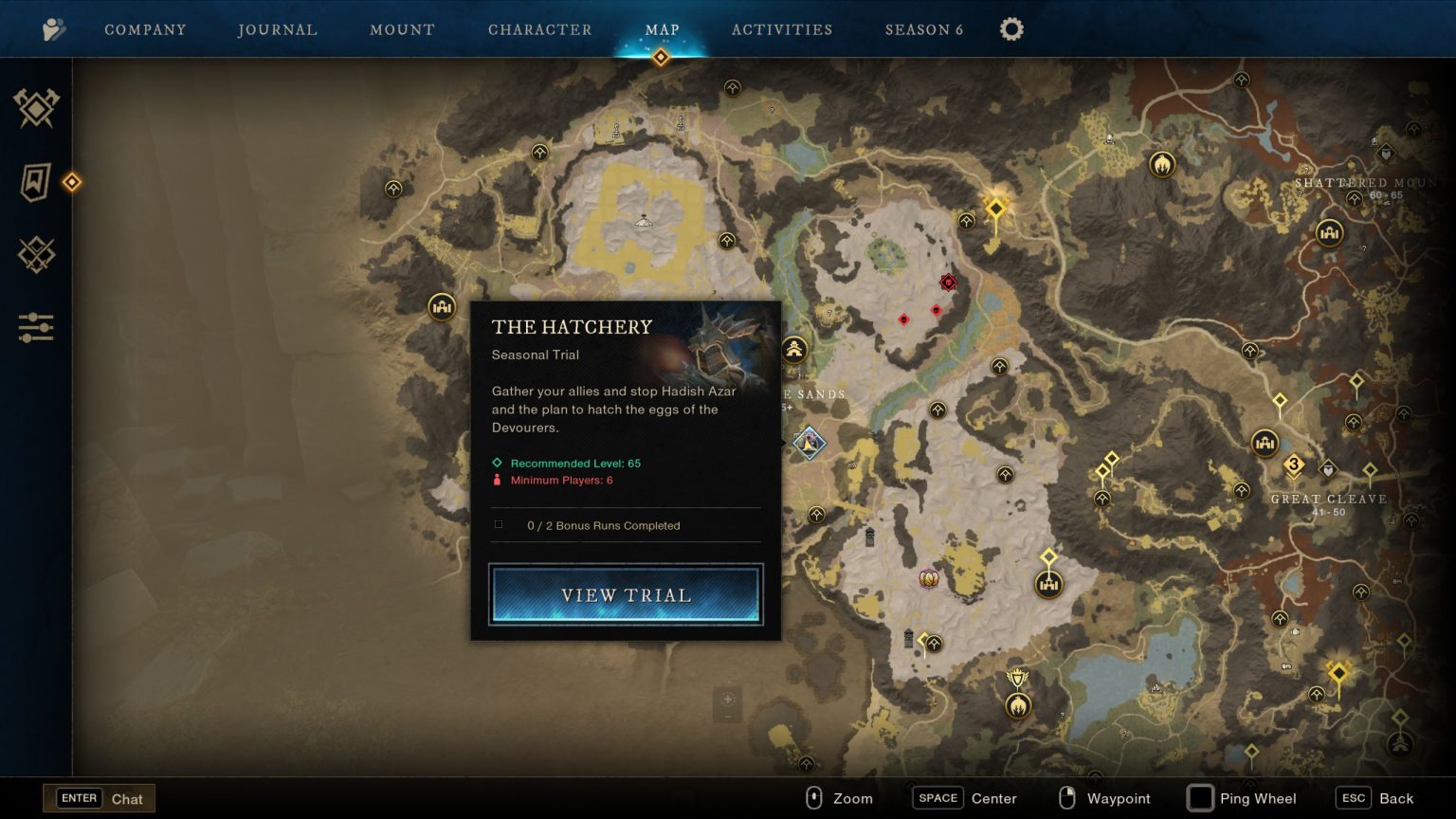Viewport: 1456px width, 819px height.
Task: Click the crossed-hammers wars sidebar icon
Action: pos(36,108)
